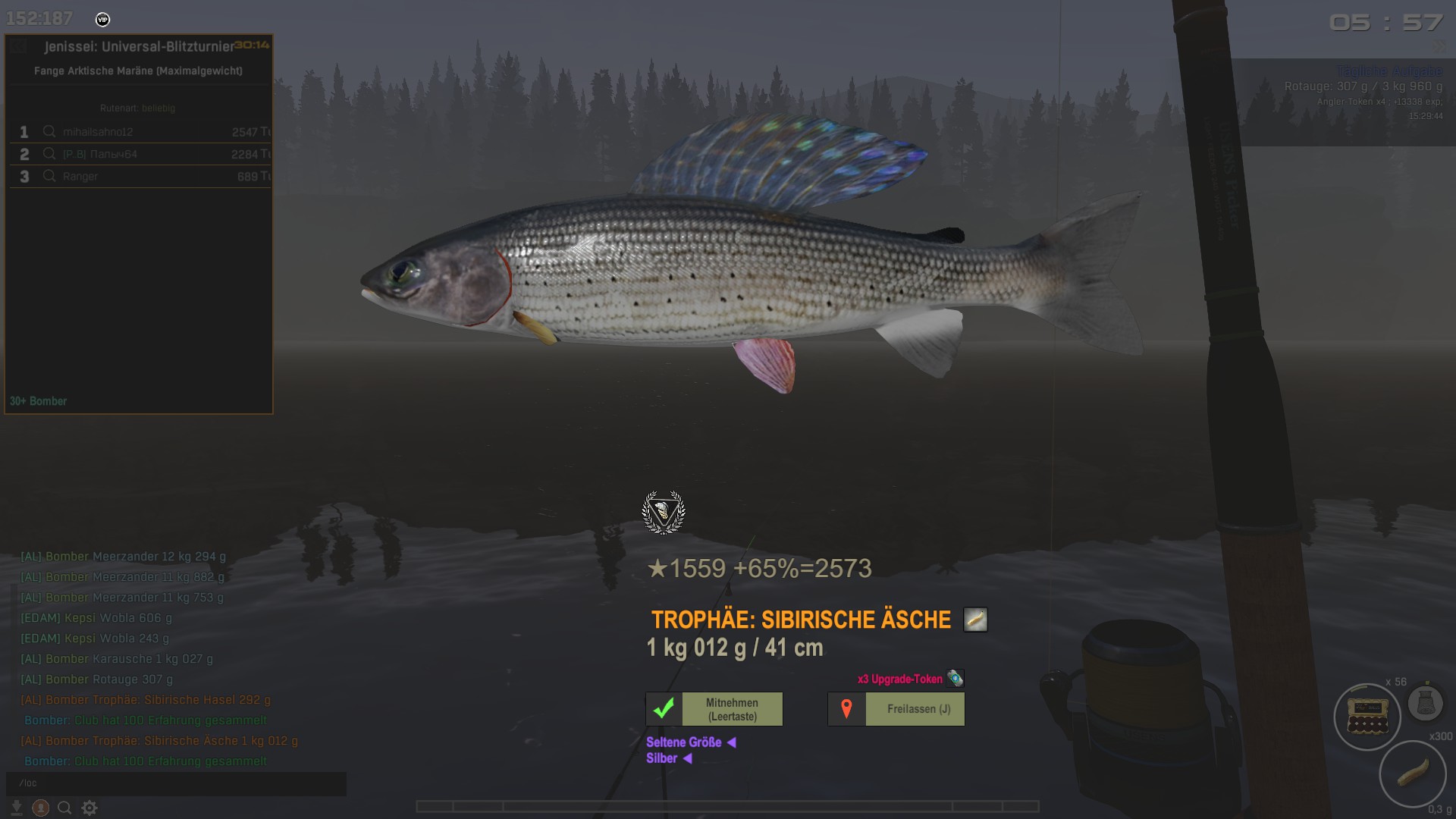Focus the chat input field
Viewport: 1456px width, 819px height.
[176, 783]
